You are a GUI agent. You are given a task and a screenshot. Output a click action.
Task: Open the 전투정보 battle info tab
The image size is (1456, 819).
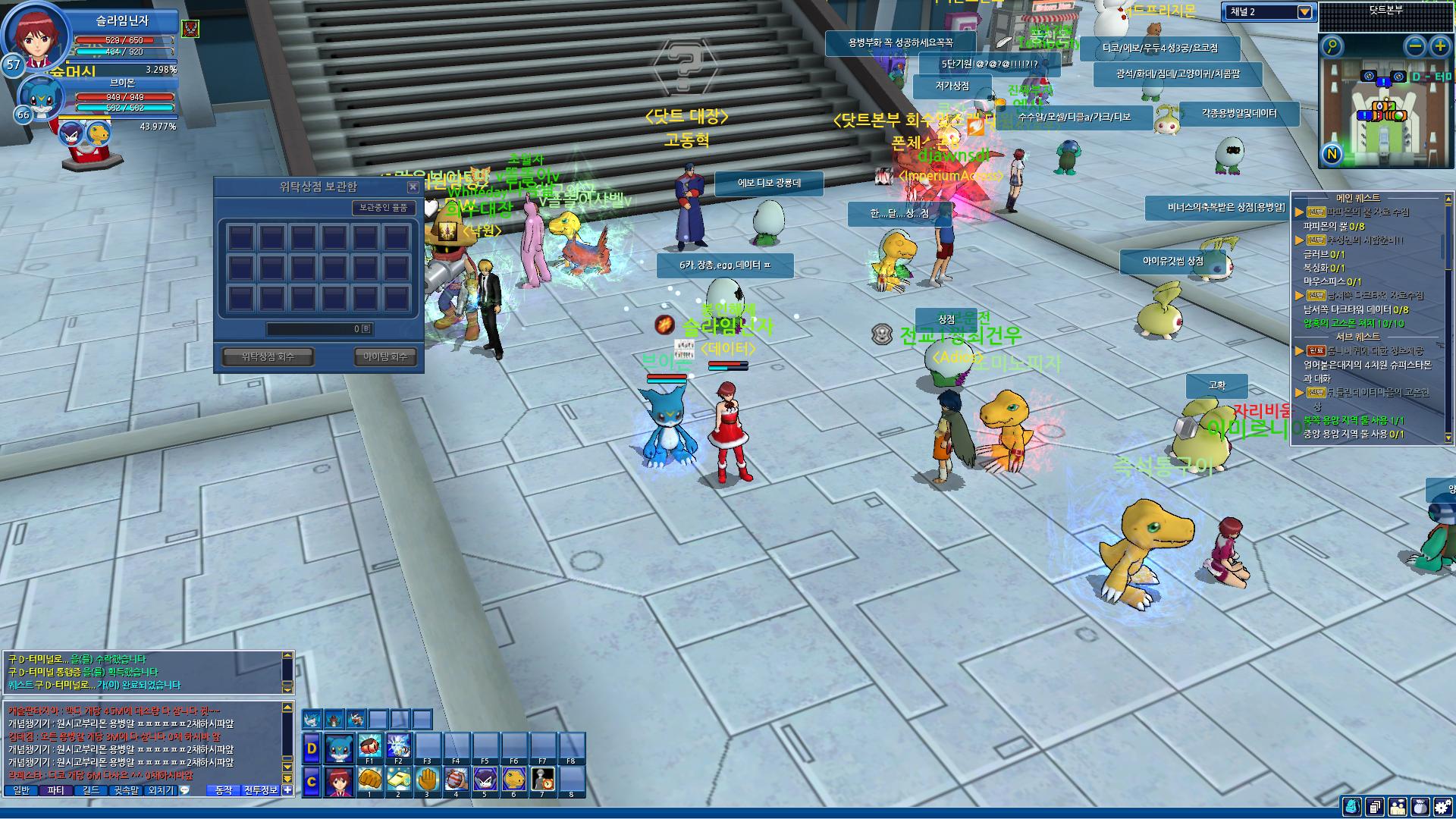[x=261, y=790]
